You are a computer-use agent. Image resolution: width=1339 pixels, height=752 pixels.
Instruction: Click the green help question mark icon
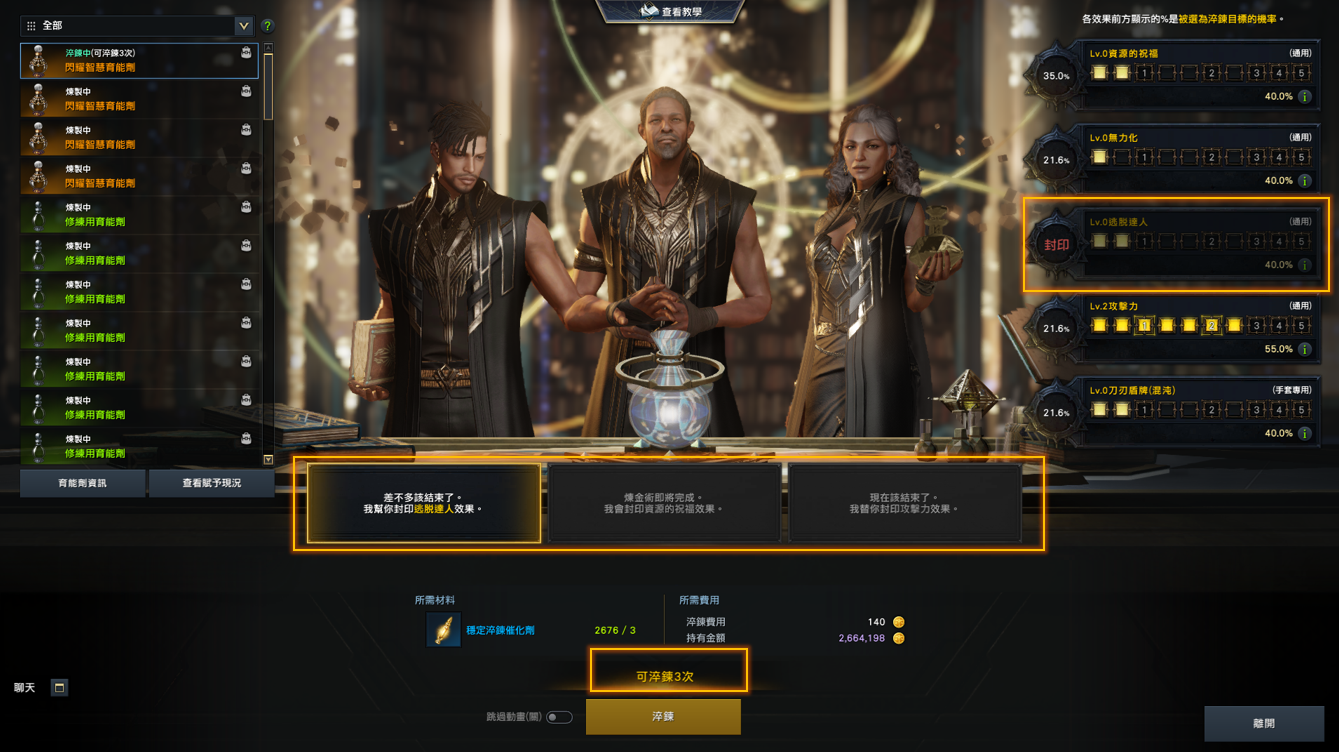click(267, 26)
